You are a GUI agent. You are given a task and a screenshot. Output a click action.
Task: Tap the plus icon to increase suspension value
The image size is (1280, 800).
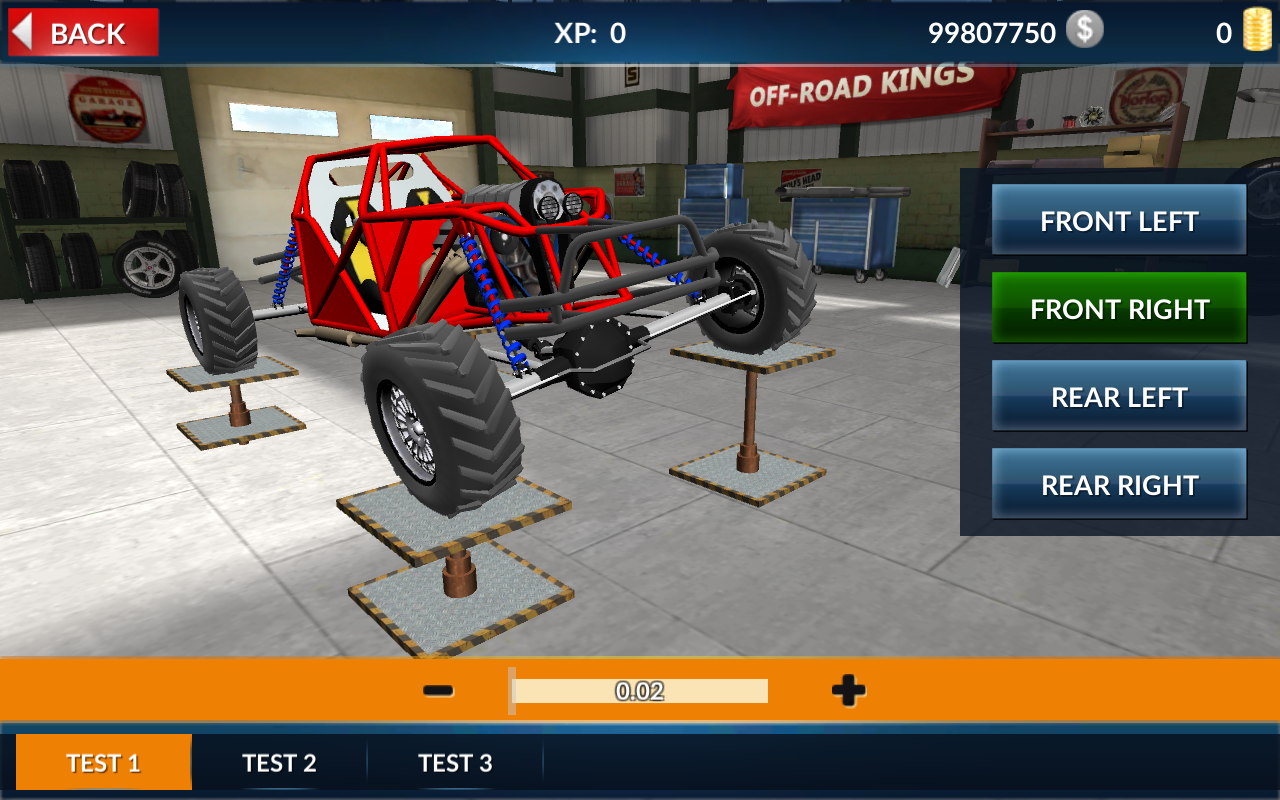845,690
